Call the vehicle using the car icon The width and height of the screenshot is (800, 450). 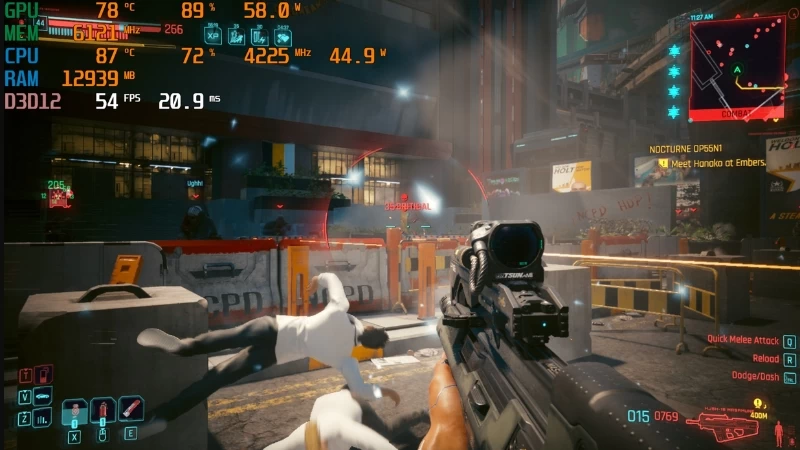click(x=42, y=395)
